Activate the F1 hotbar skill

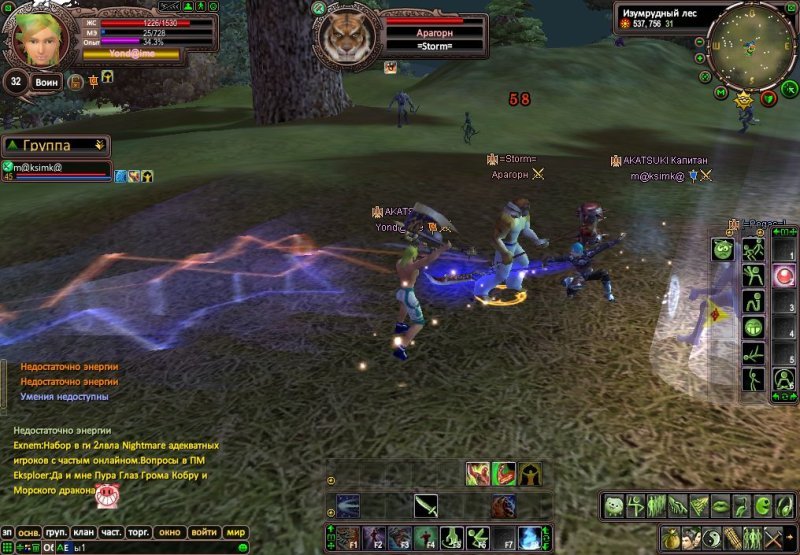[346, 537]
